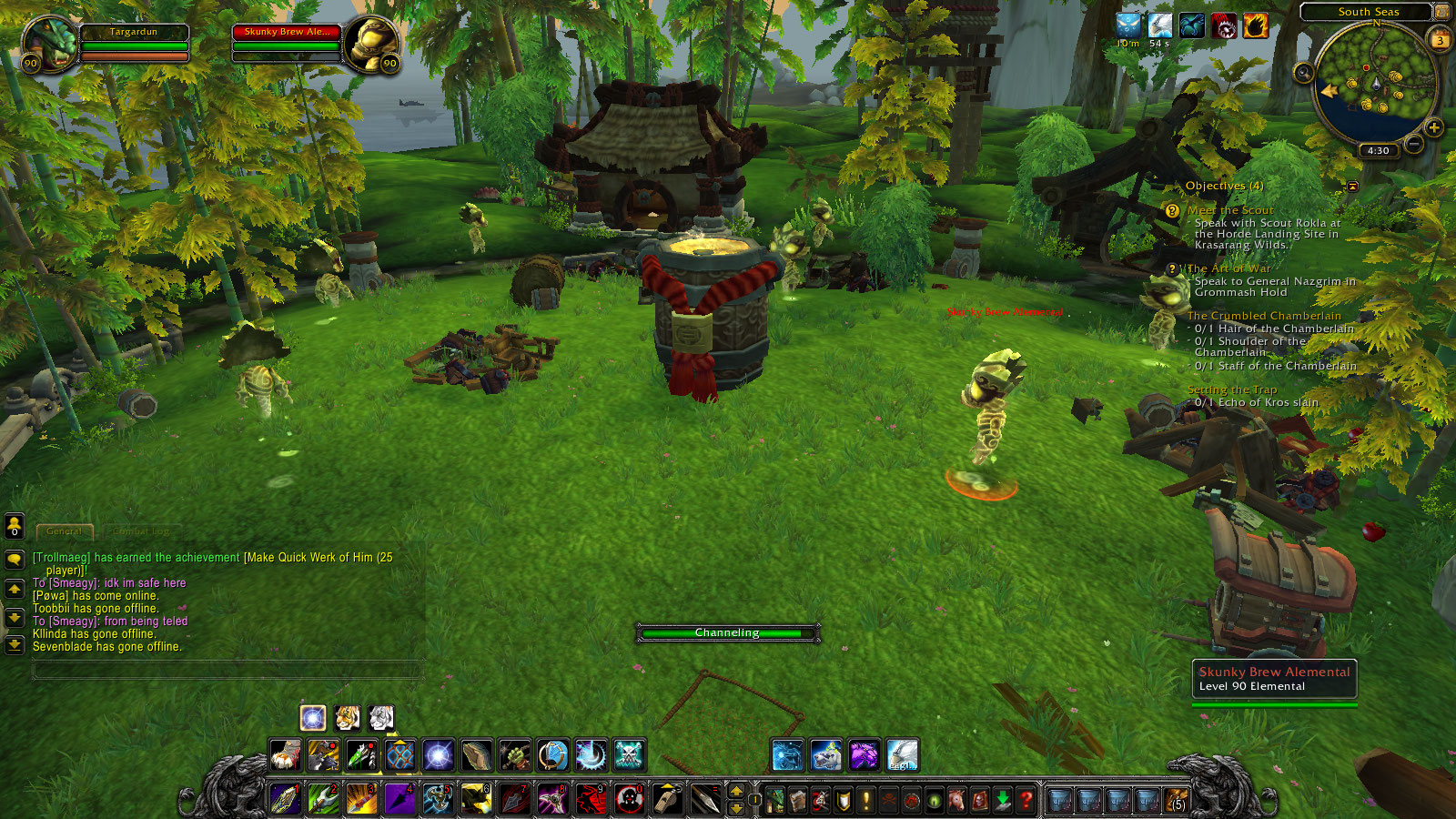
Task: Open the mounts menu with the horse icon
Action: click(x=956, y=800)
